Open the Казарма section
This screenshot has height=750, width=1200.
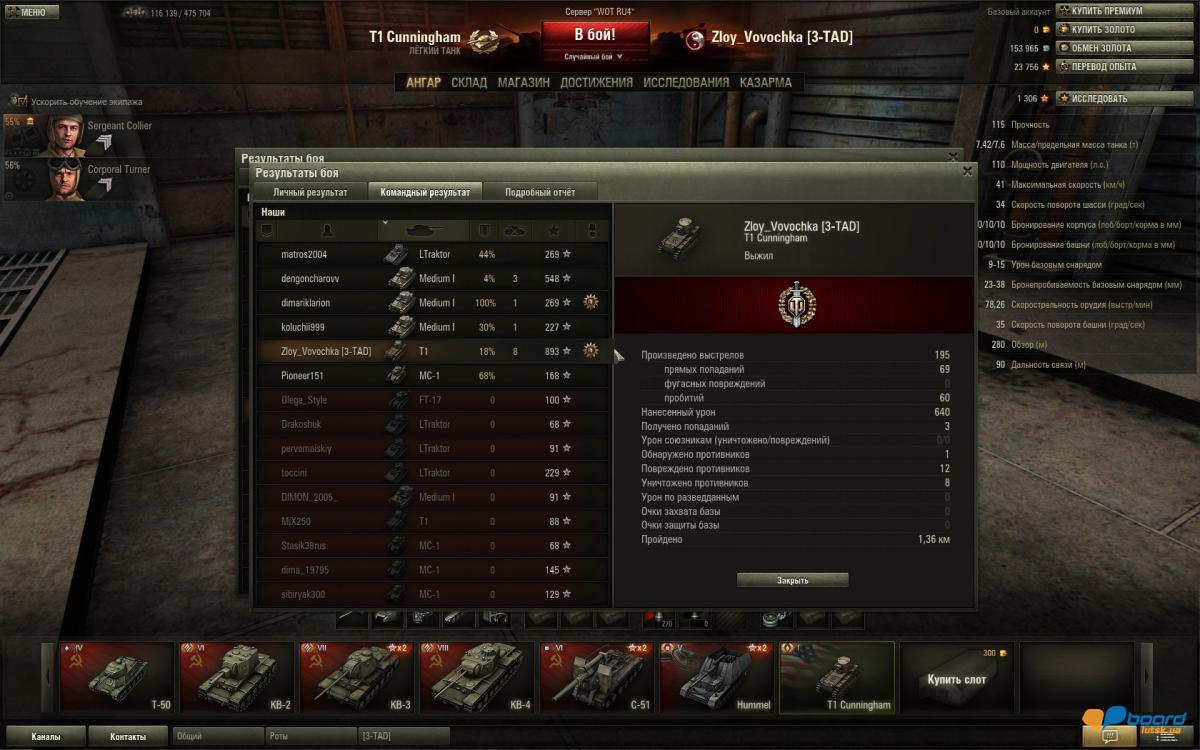766,82
